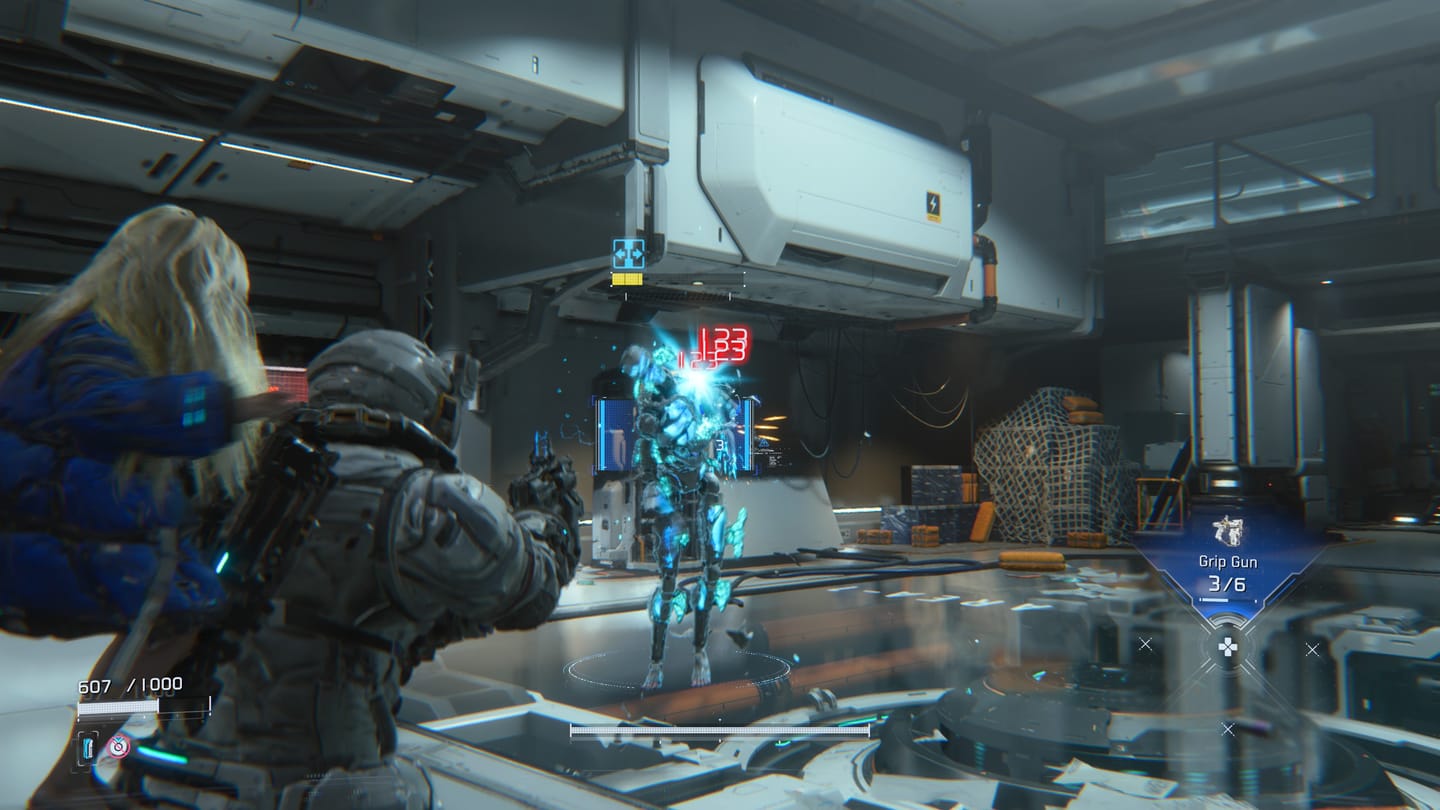Click the pink-ringed crossed-out circle status icon
Image resolution: width=1440 pixels, height=810 pixels.
click(119, 746)
